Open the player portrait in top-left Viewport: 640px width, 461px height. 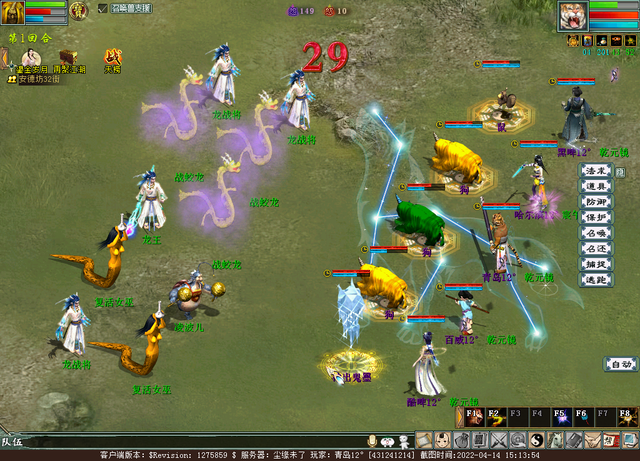[12, 12]
